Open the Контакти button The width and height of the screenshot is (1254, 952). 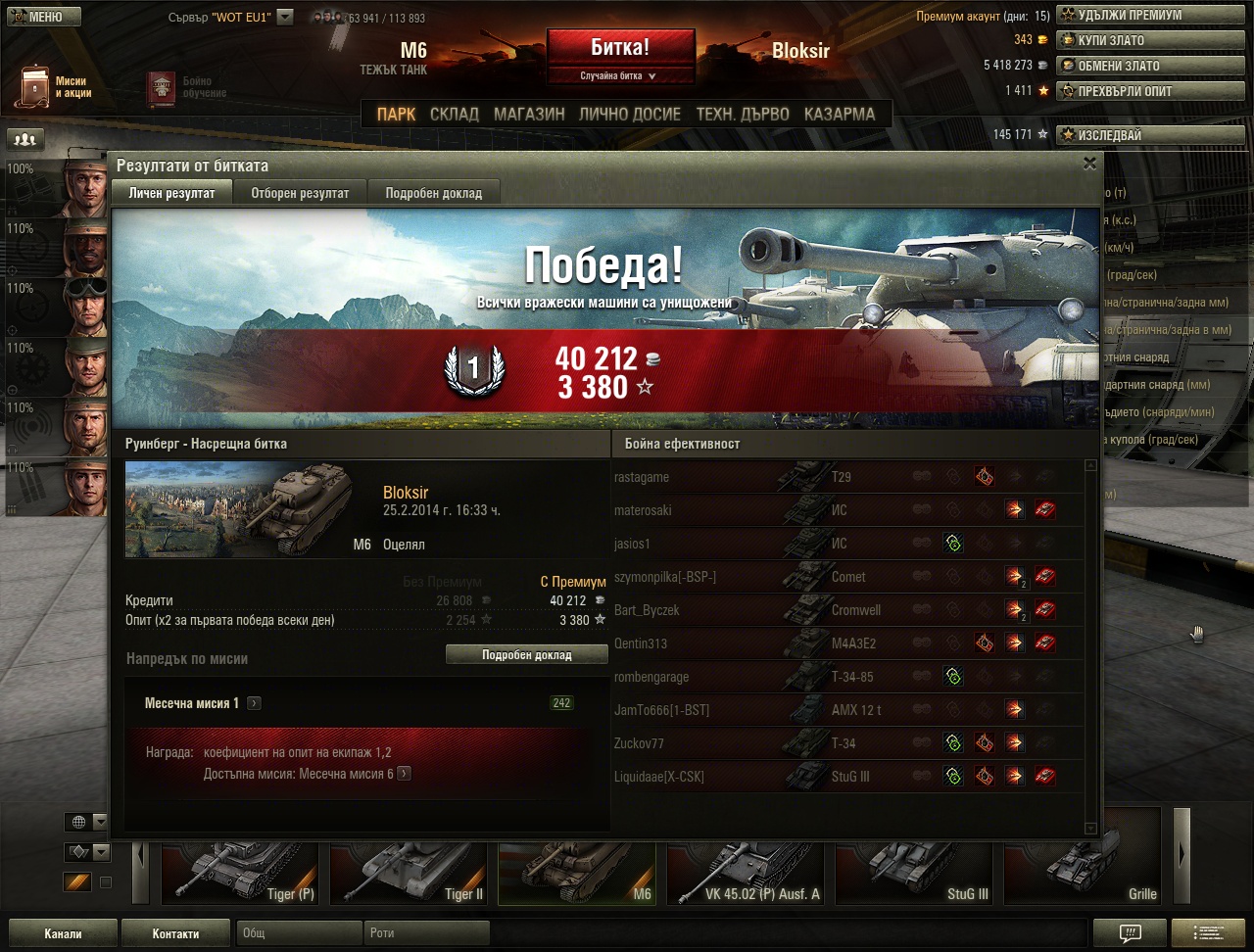pyautogui.click(x=176, y=933)
